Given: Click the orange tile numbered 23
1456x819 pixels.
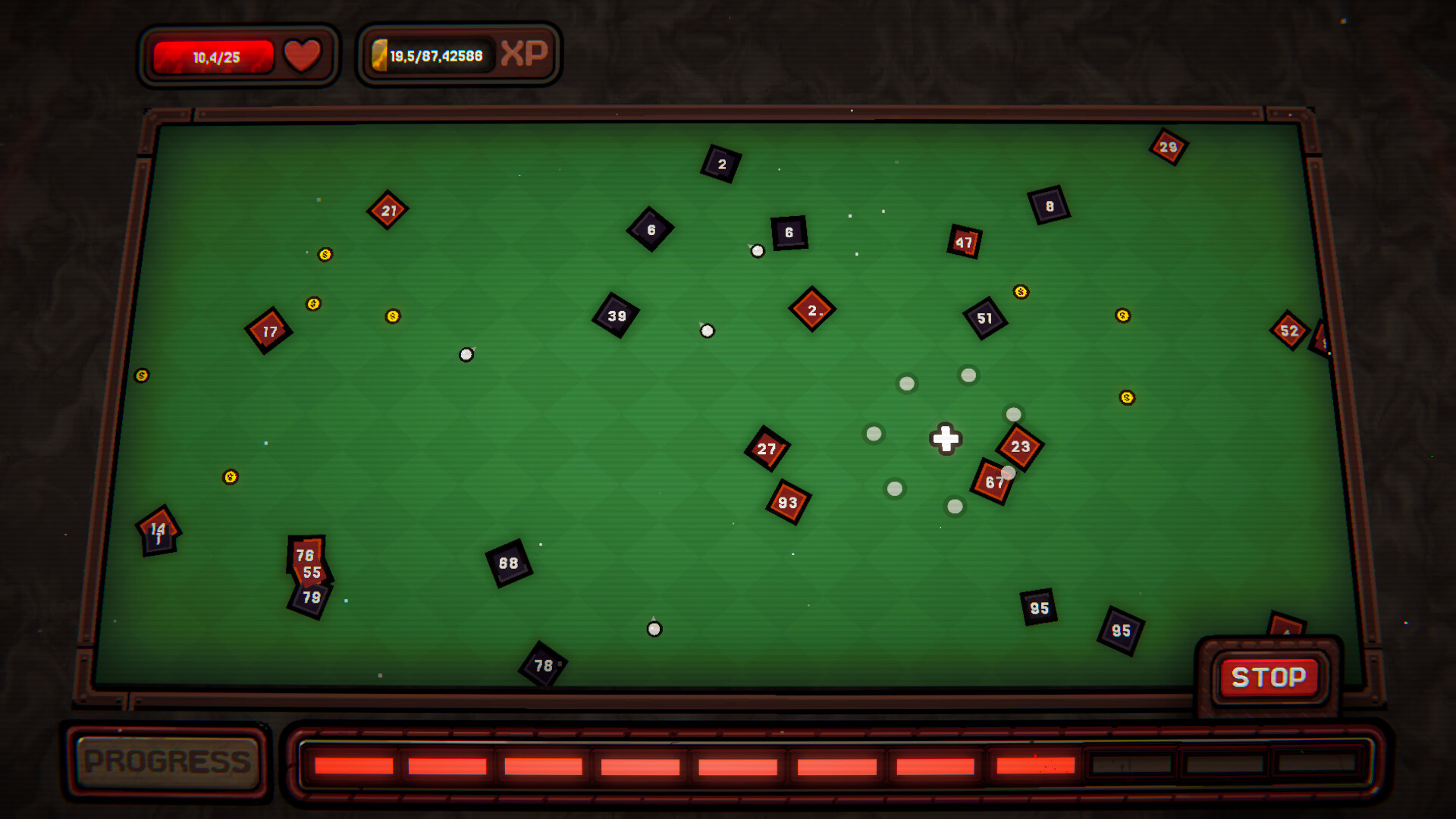Looking at the screenshot, I should (x=1020, y=446).
